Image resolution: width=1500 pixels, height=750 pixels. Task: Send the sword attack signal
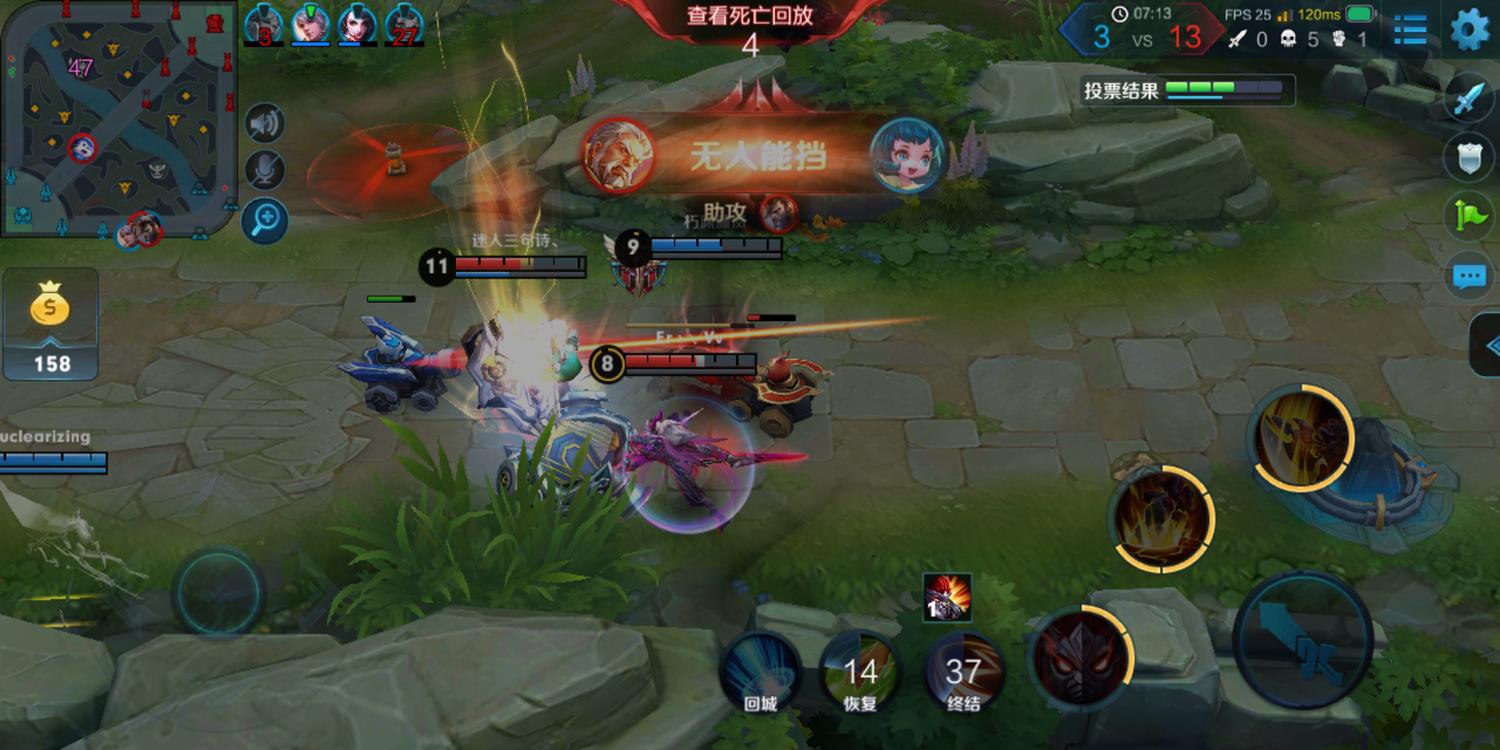[1469, 100]
